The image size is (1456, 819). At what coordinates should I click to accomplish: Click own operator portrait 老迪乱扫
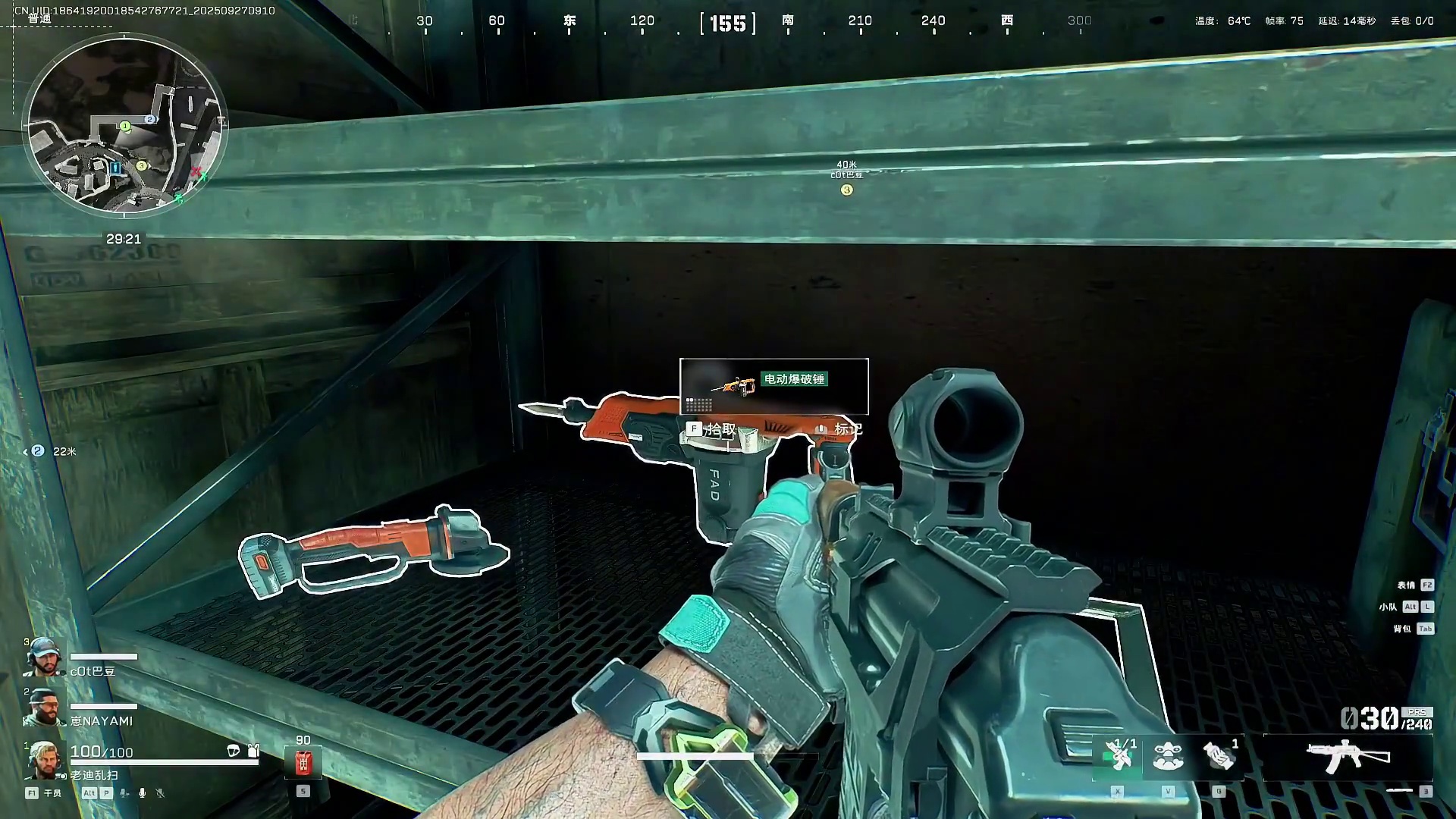coord(44,760)
